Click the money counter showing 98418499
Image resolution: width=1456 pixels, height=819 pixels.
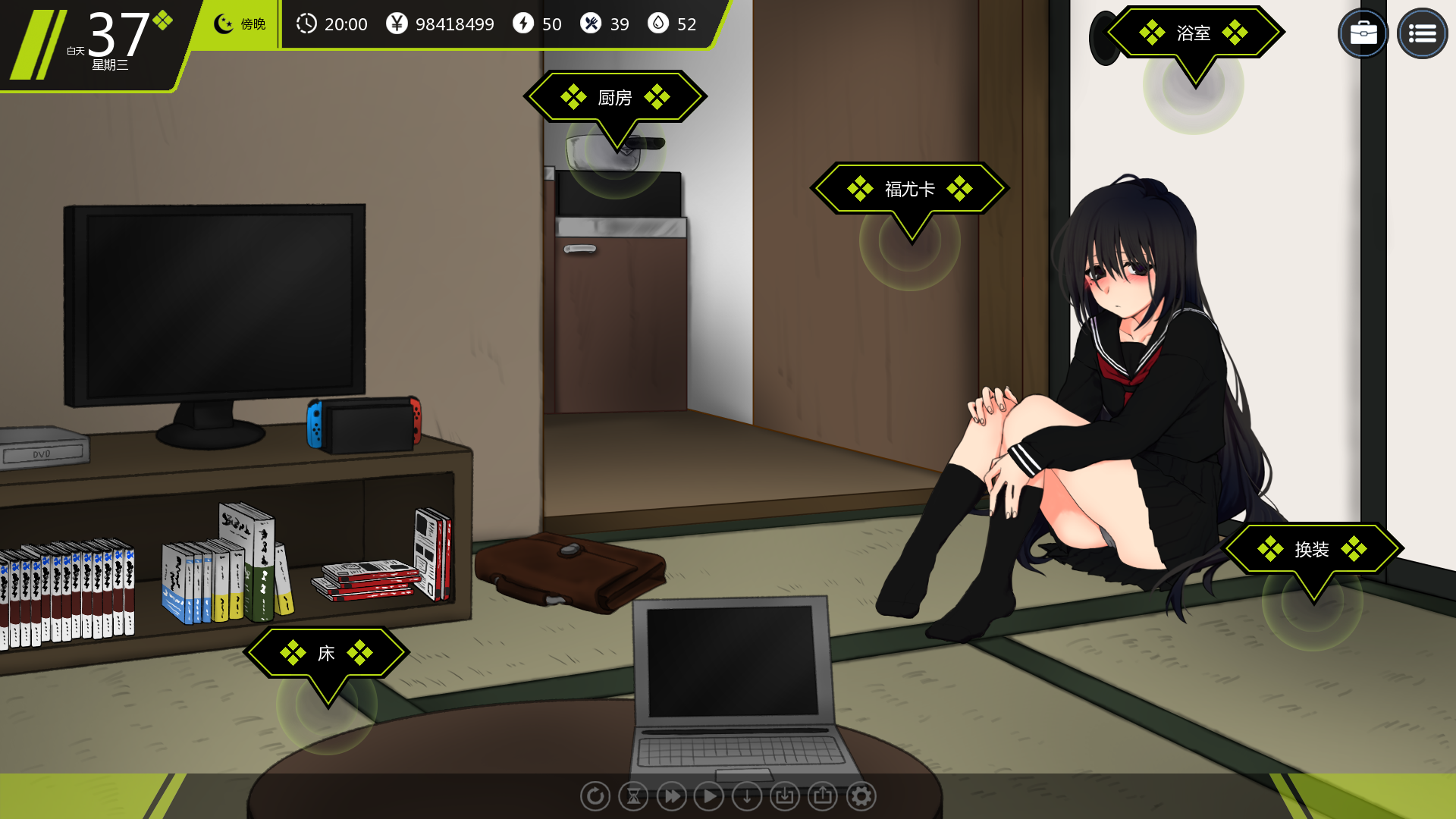(453, 24)
